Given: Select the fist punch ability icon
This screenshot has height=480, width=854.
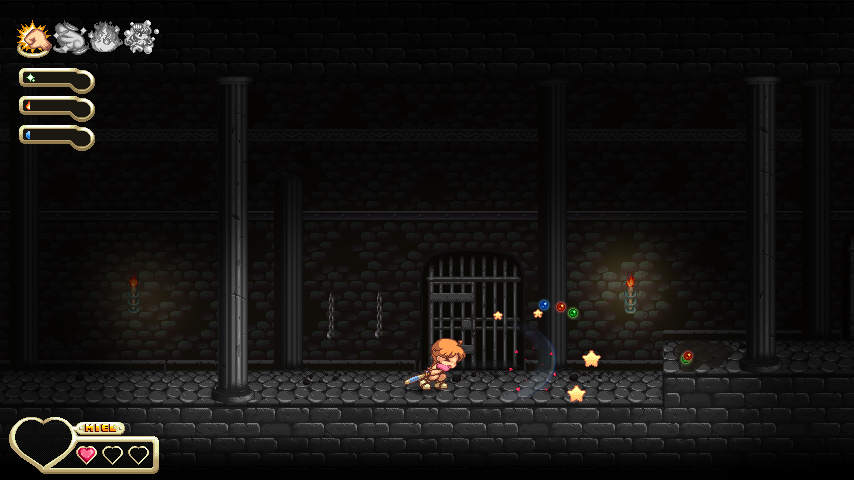Looking at the screenshot, I should click(35, 38).
